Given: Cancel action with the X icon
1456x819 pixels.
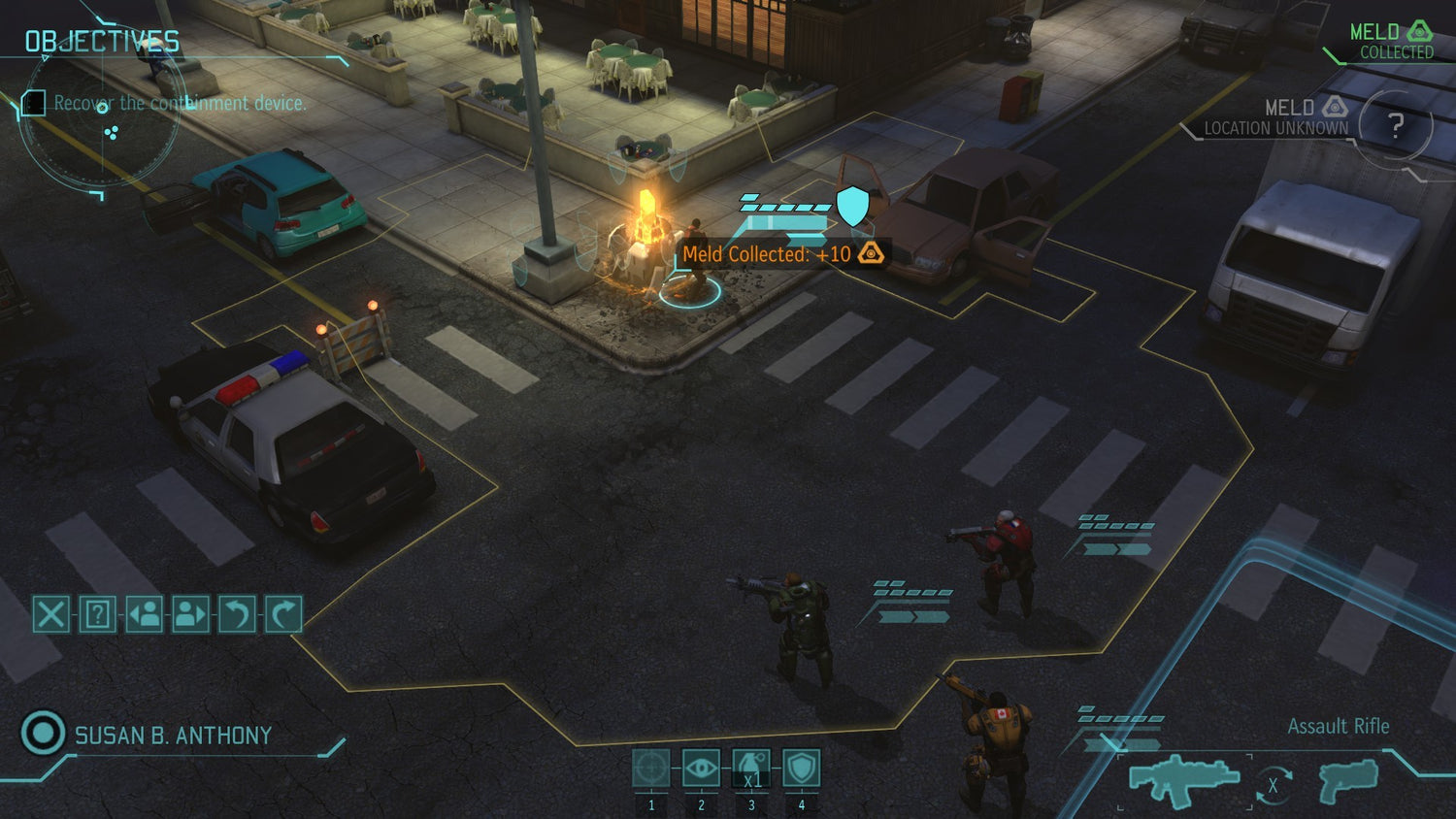Looking at the screenshot, I should (x=50, y=614).
